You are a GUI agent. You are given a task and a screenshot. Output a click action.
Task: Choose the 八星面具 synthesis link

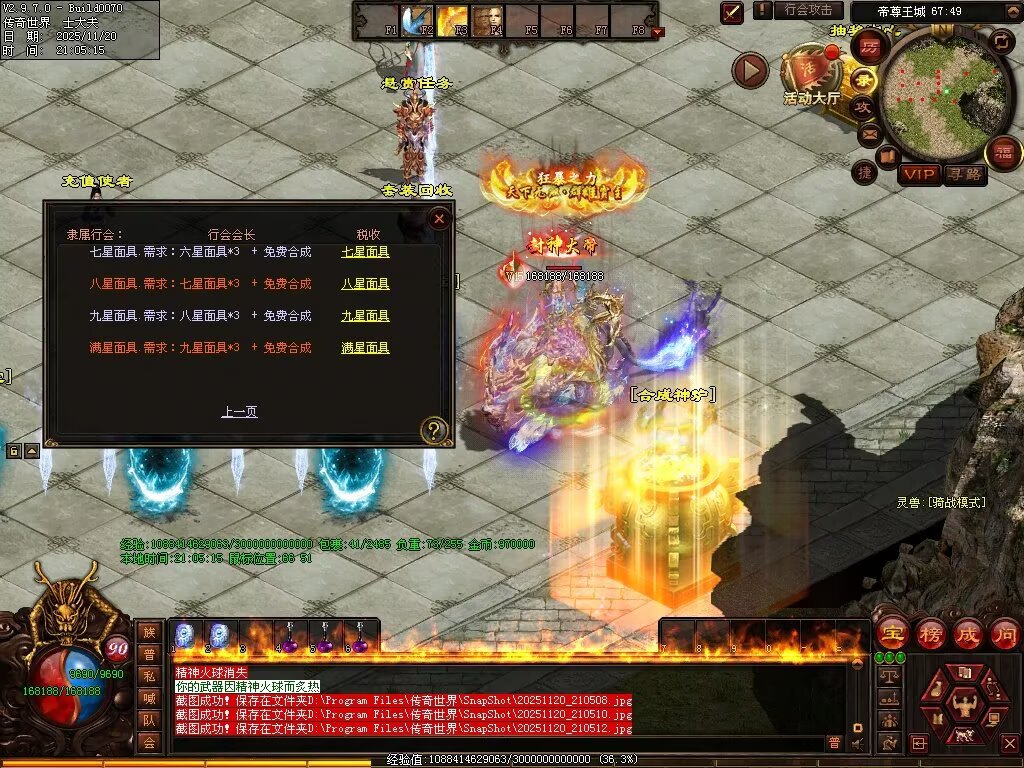click(x=365, y=284)
